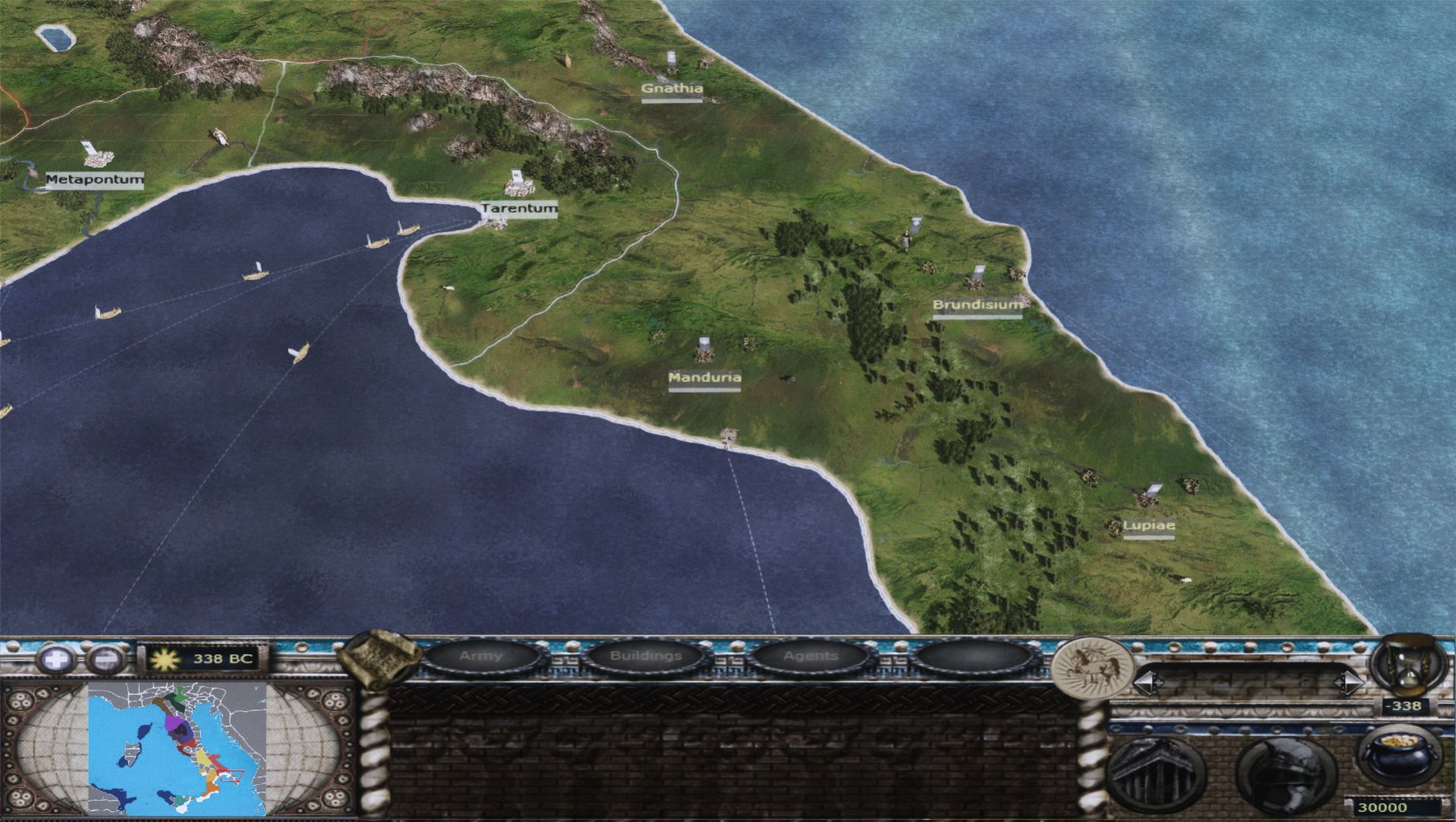Image resolution: width=1456 pixels, height=822 pixels.
Task: Switch to the Army tab
Action: 481,656
